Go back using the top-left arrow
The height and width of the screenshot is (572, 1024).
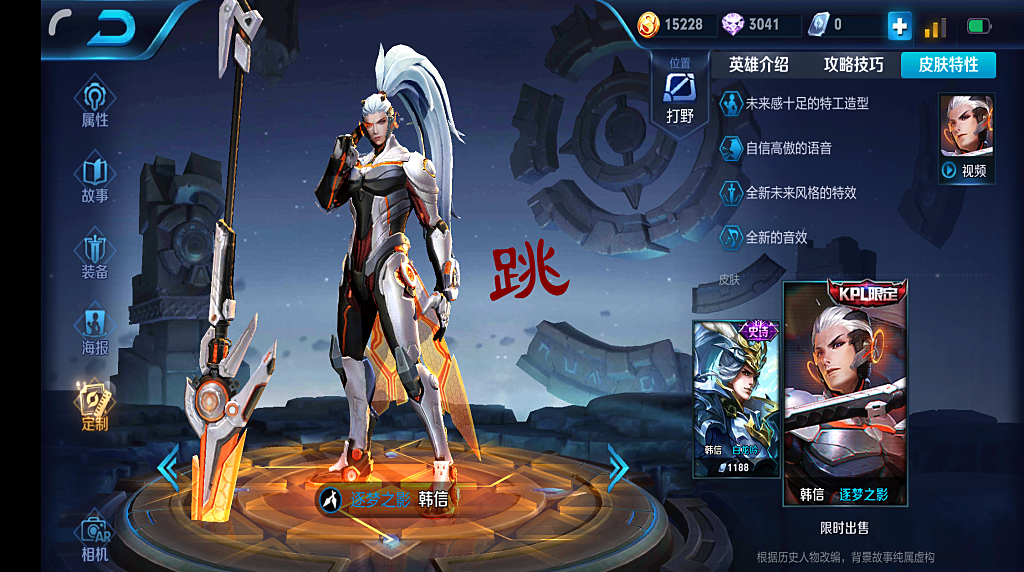click(x=109, y=28)
